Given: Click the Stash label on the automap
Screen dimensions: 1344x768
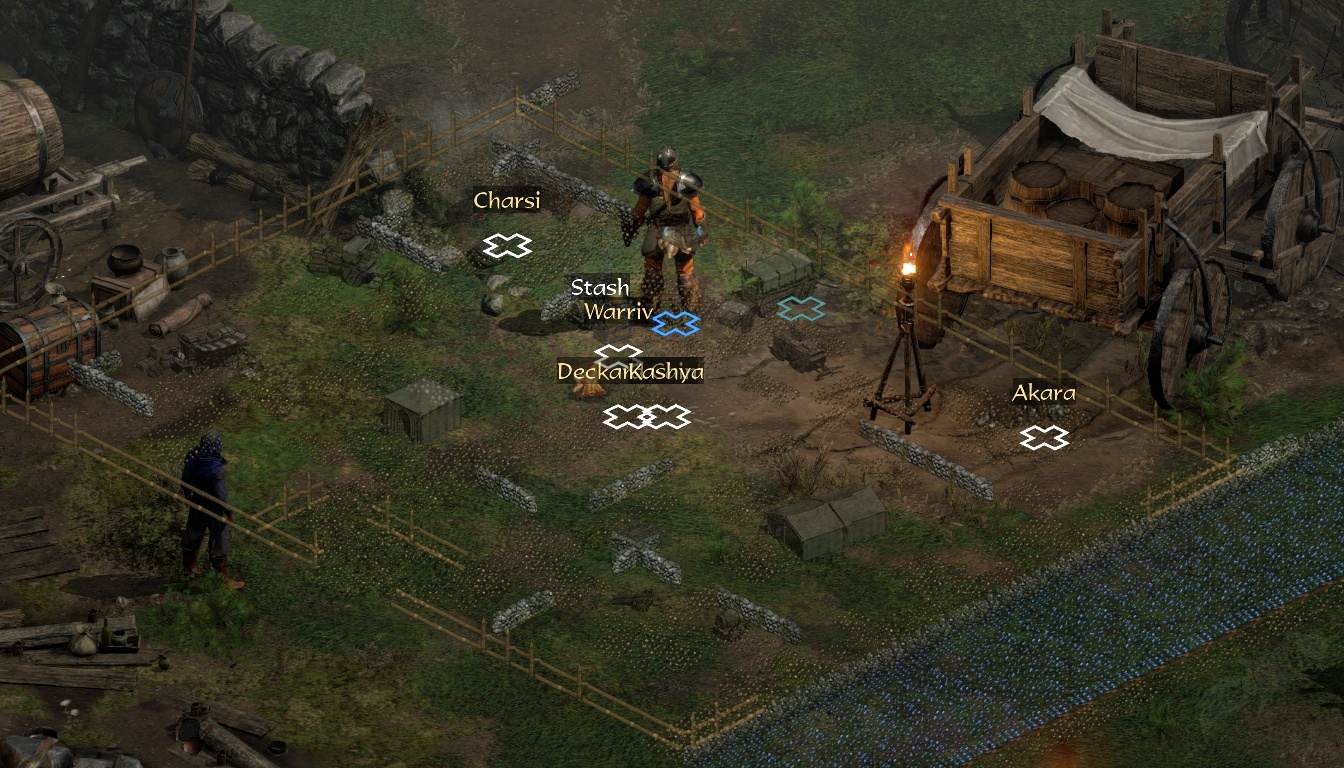Looking at the screenshot, I should pos(600,288).
